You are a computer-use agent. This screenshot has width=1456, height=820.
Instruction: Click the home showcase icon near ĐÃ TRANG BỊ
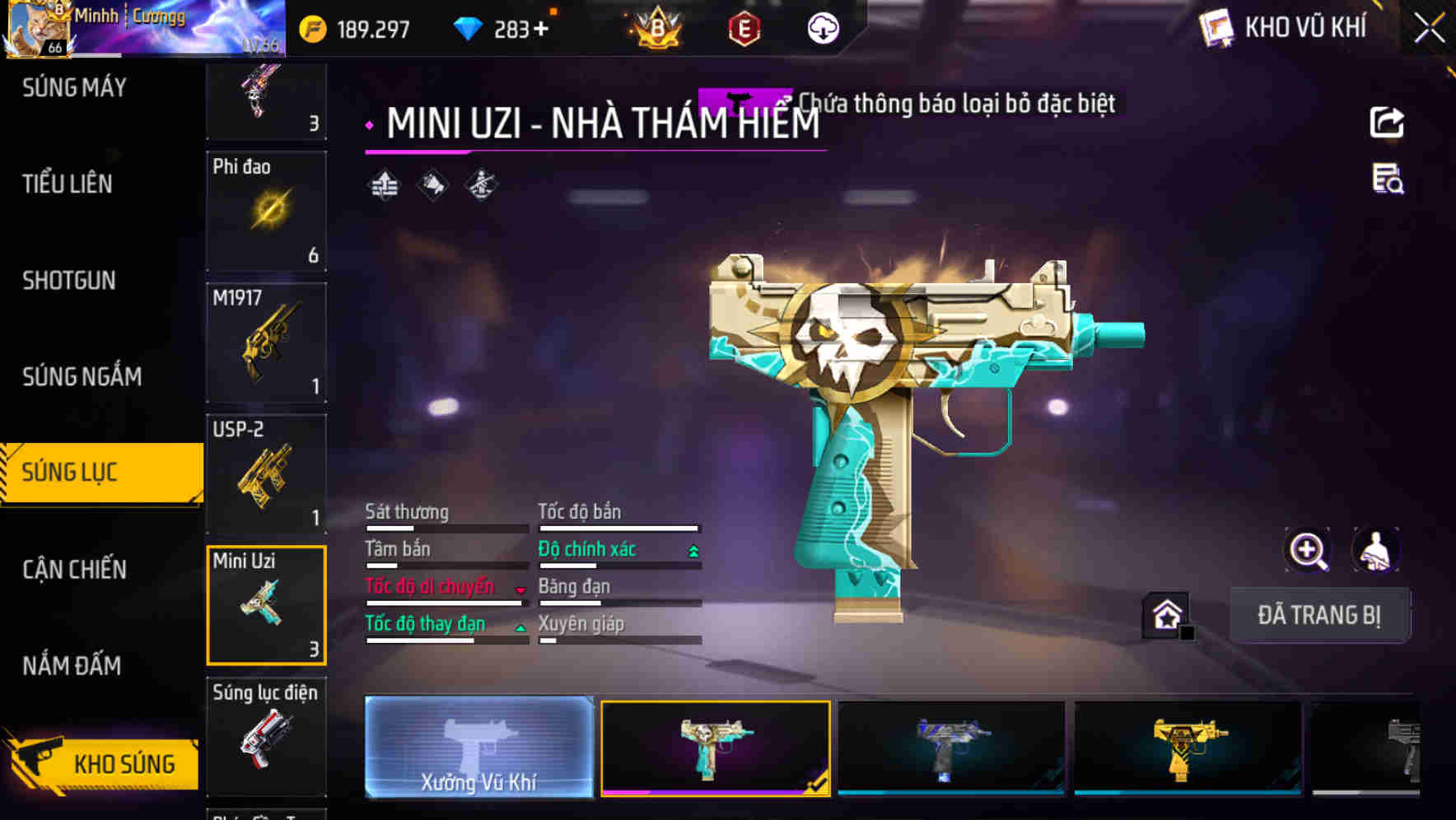coord(1166,614)
